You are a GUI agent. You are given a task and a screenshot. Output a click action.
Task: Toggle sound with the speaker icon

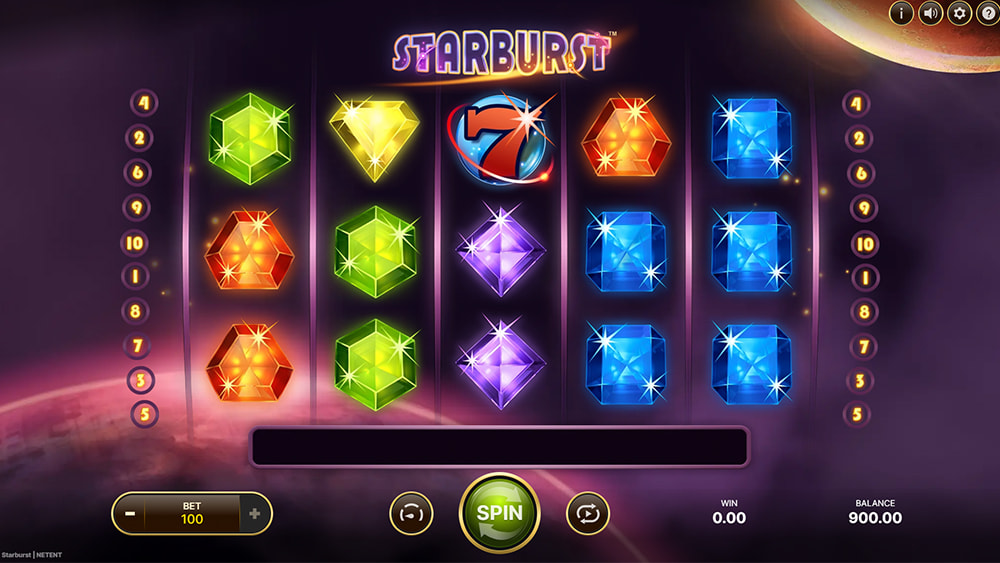[931, 13]
